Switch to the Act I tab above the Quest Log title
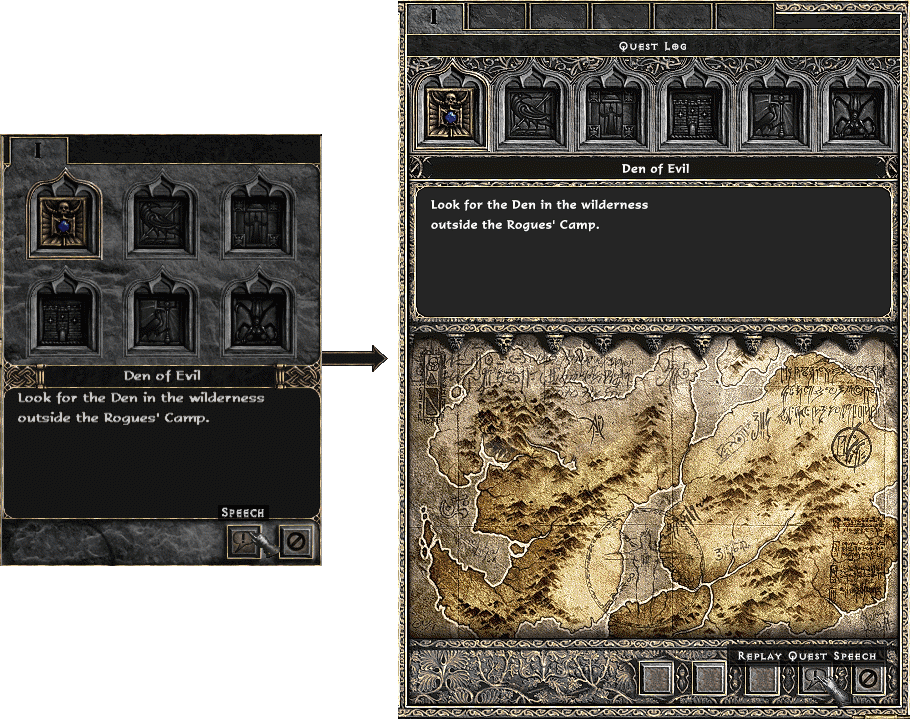This screenshot has width=910, height=719. [433, 16]
